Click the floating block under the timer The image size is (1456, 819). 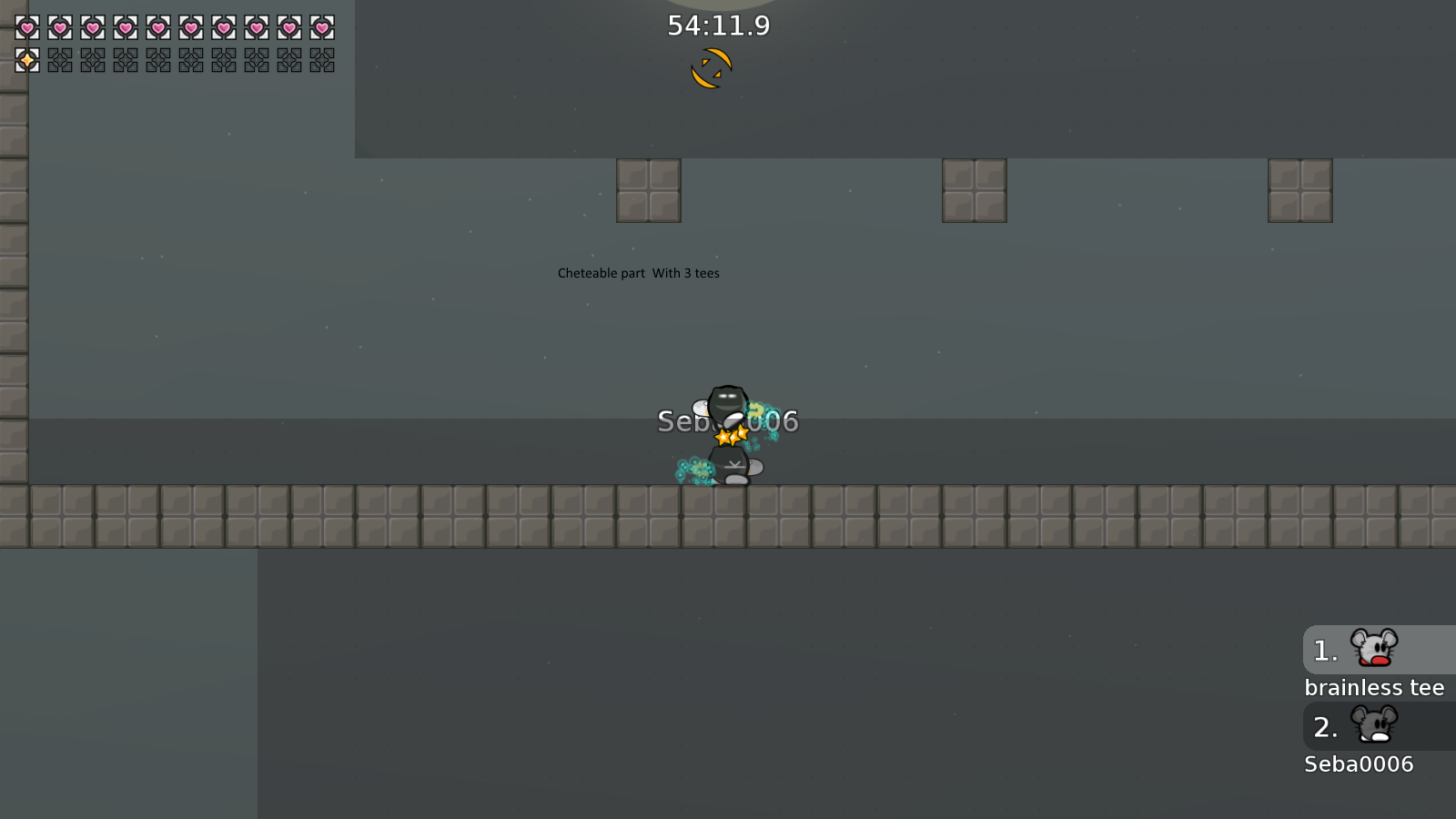point(648,189)
